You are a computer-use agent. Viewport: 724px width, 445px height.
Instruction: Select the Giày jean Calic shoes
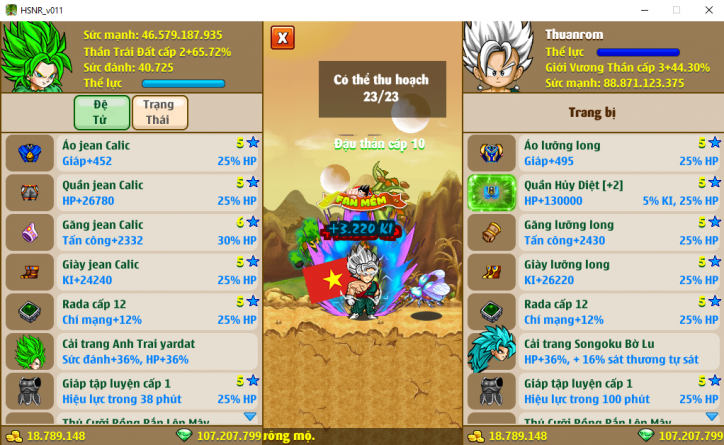point(131,272)
